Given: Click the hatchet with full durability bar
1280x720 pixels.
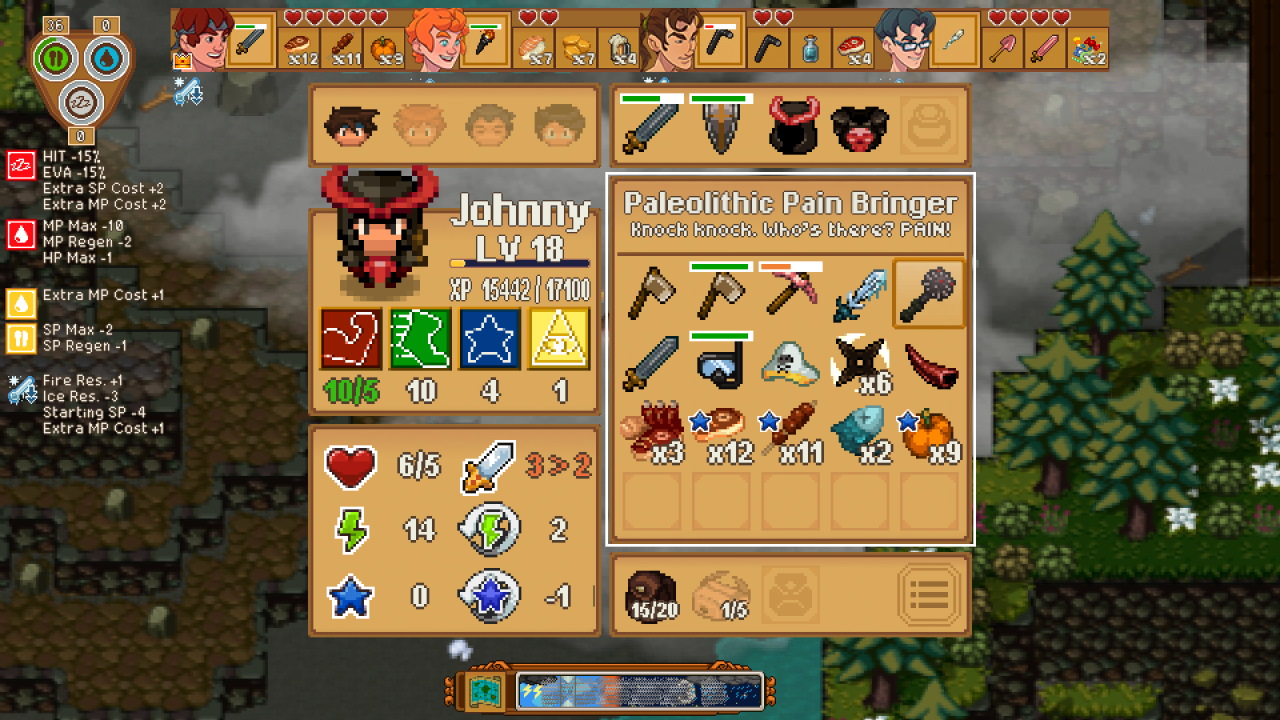Looking at the screenshot, I should (720, 293).
